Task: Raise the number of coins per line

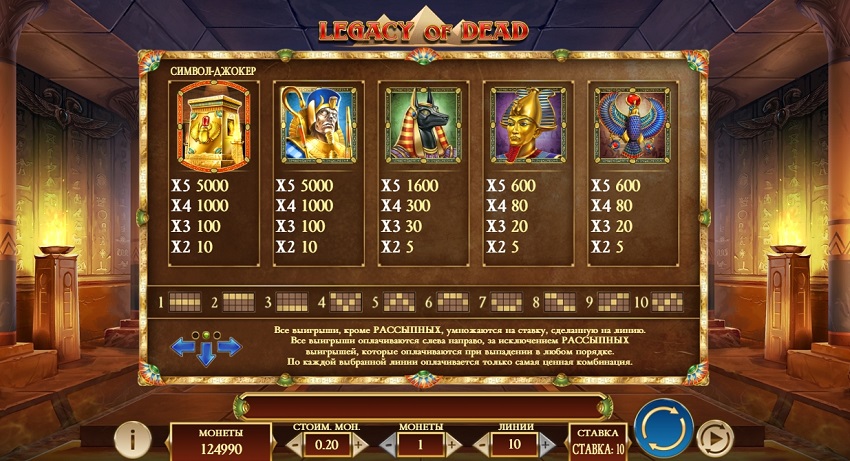Action: 452,443
